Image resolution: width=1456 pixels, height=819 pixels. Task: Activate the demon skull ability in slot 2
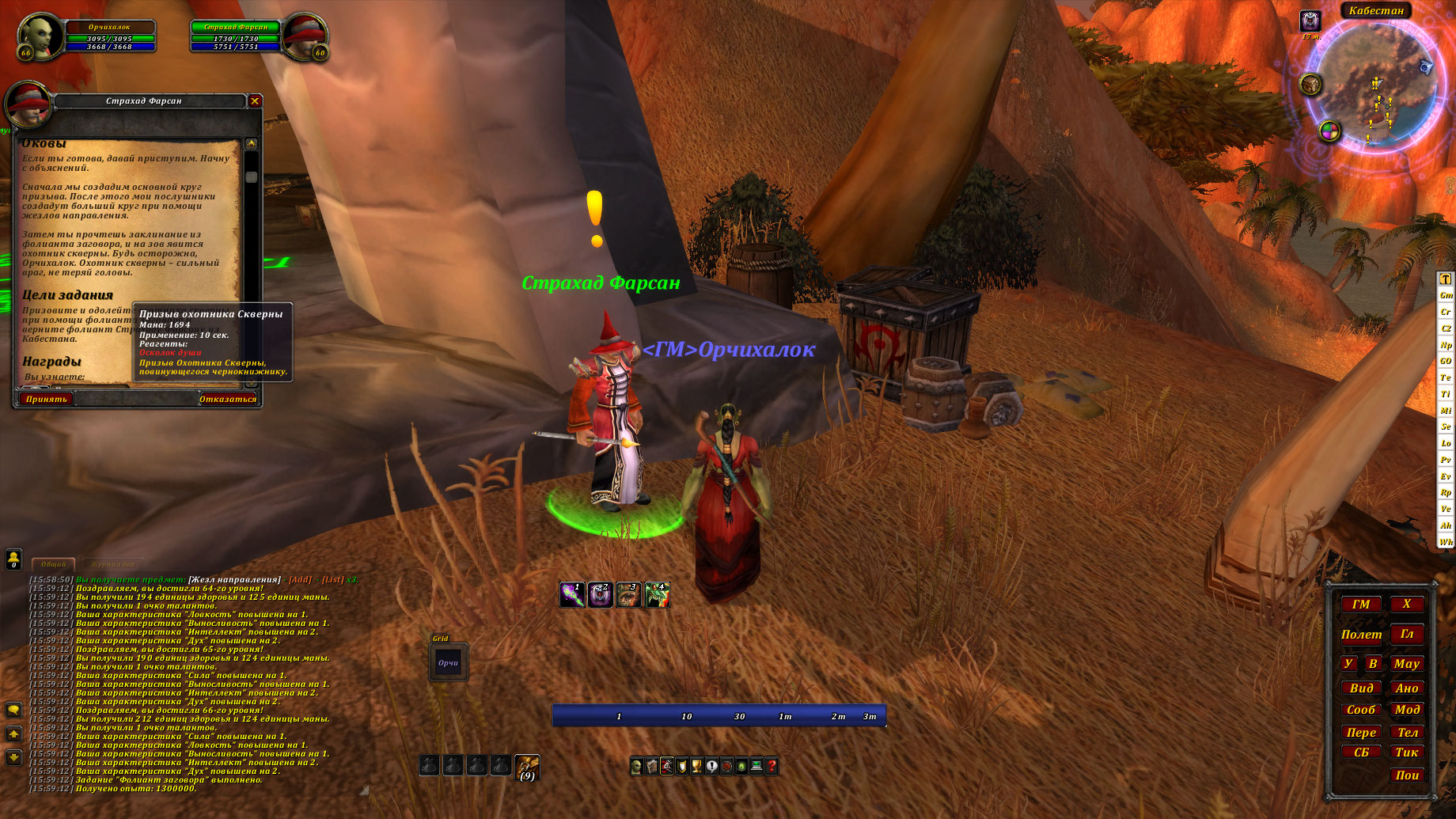click(x=600, y=595)
